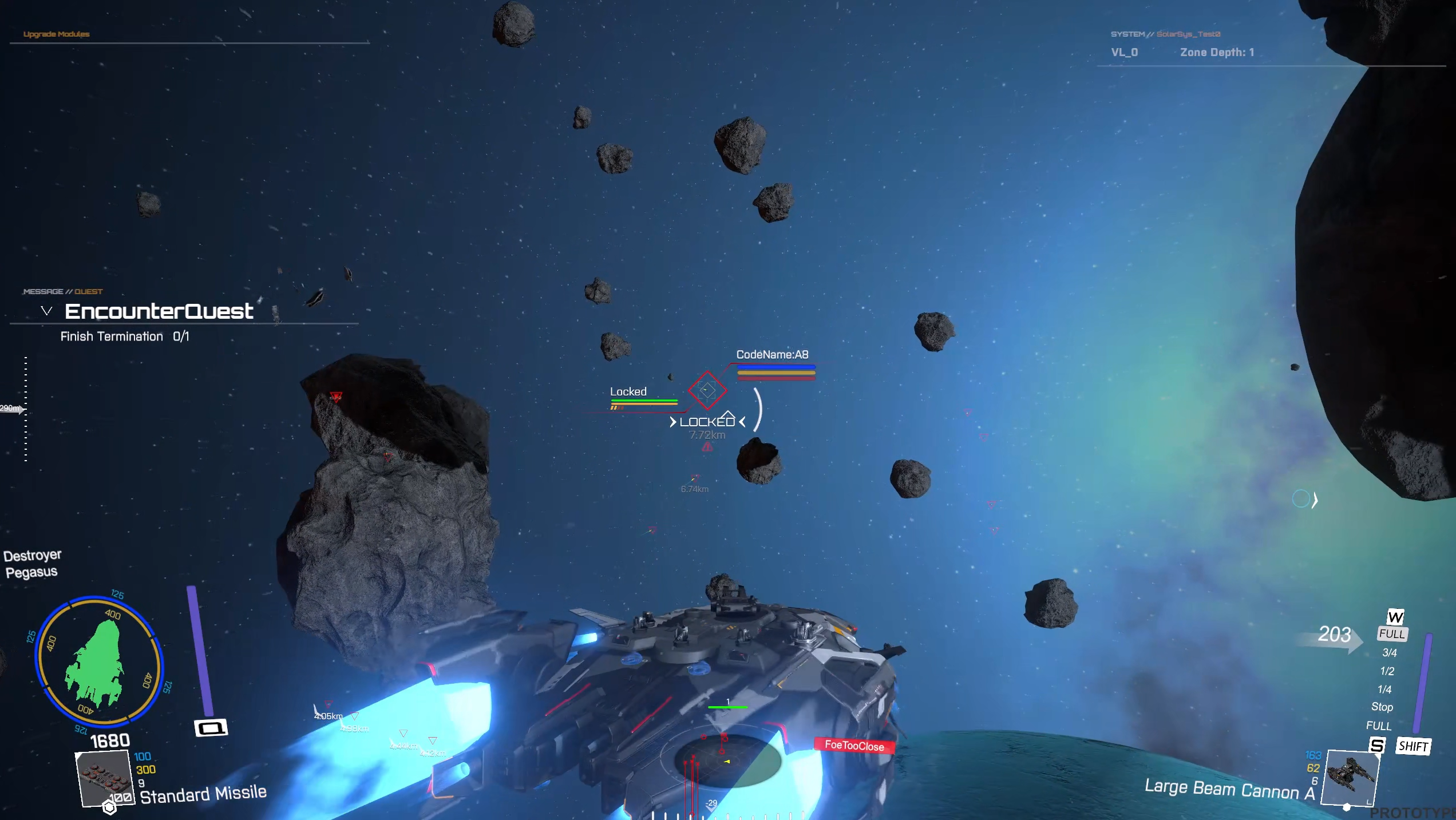Select the locked CodeName:A8 target diamond
Viewport: 1456px width, 820px height.
pyautogui.click(x=707, y=390)
